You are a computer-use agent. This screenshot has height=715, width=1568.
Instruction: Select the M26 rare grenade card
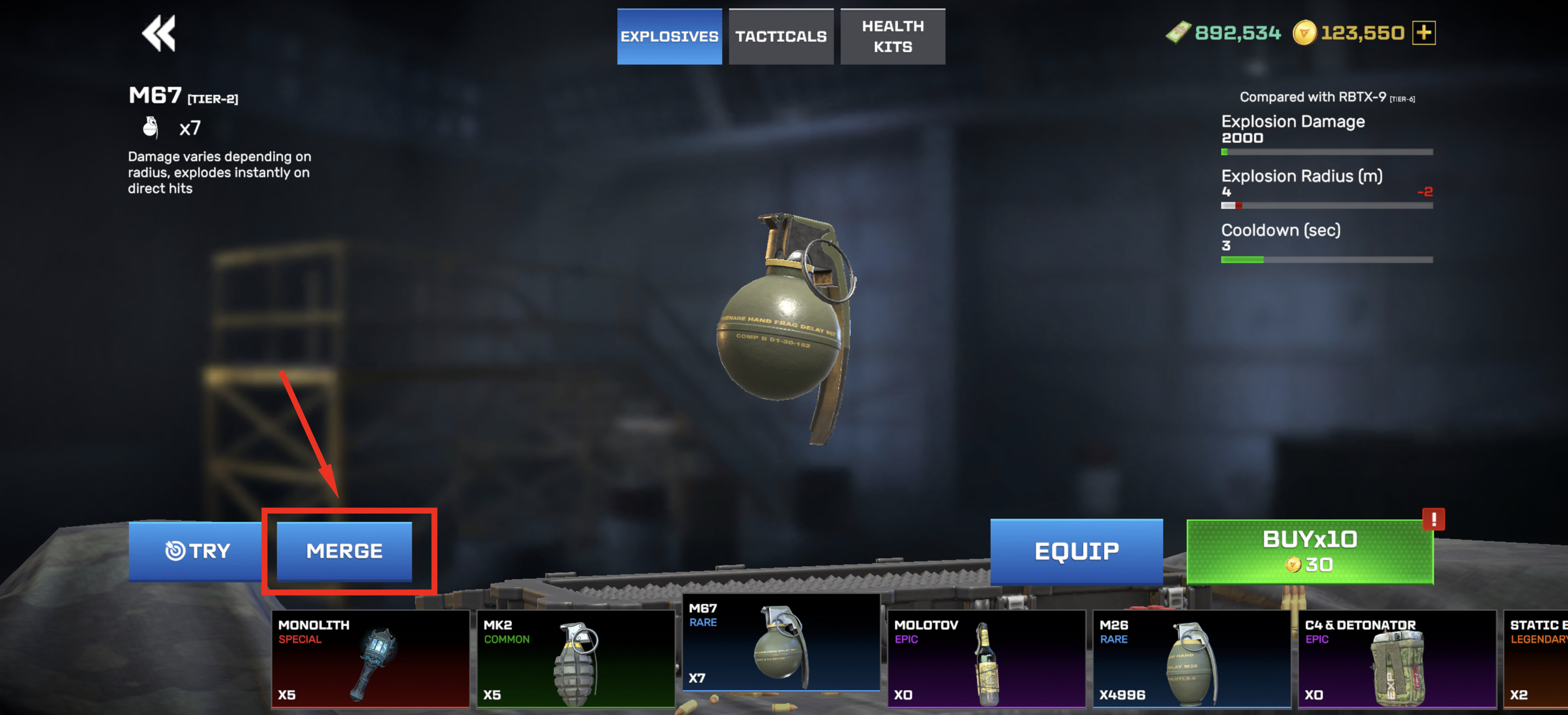[1191, 658]
